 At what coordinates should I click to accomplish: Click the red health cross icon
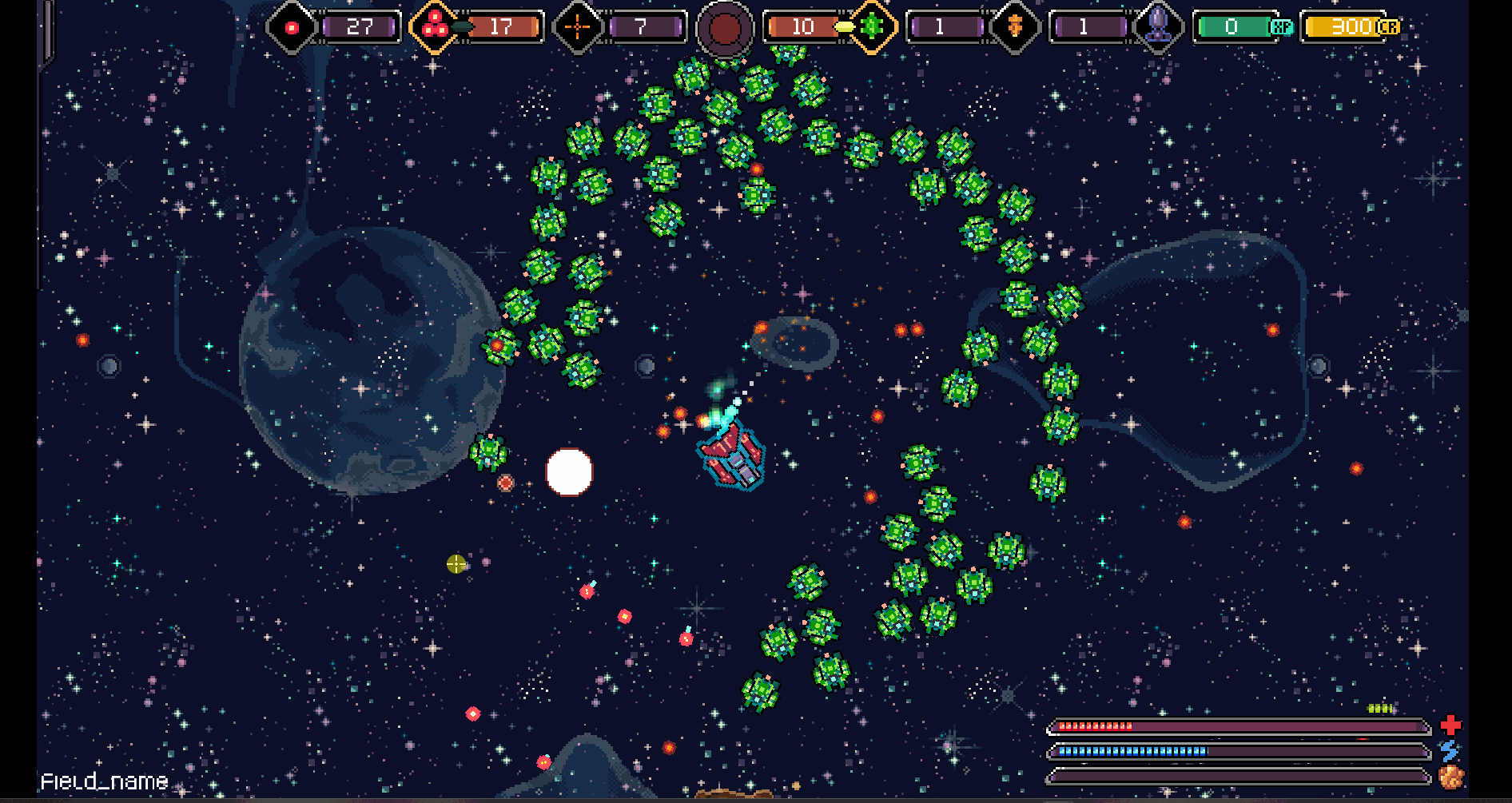(1450, 725)
